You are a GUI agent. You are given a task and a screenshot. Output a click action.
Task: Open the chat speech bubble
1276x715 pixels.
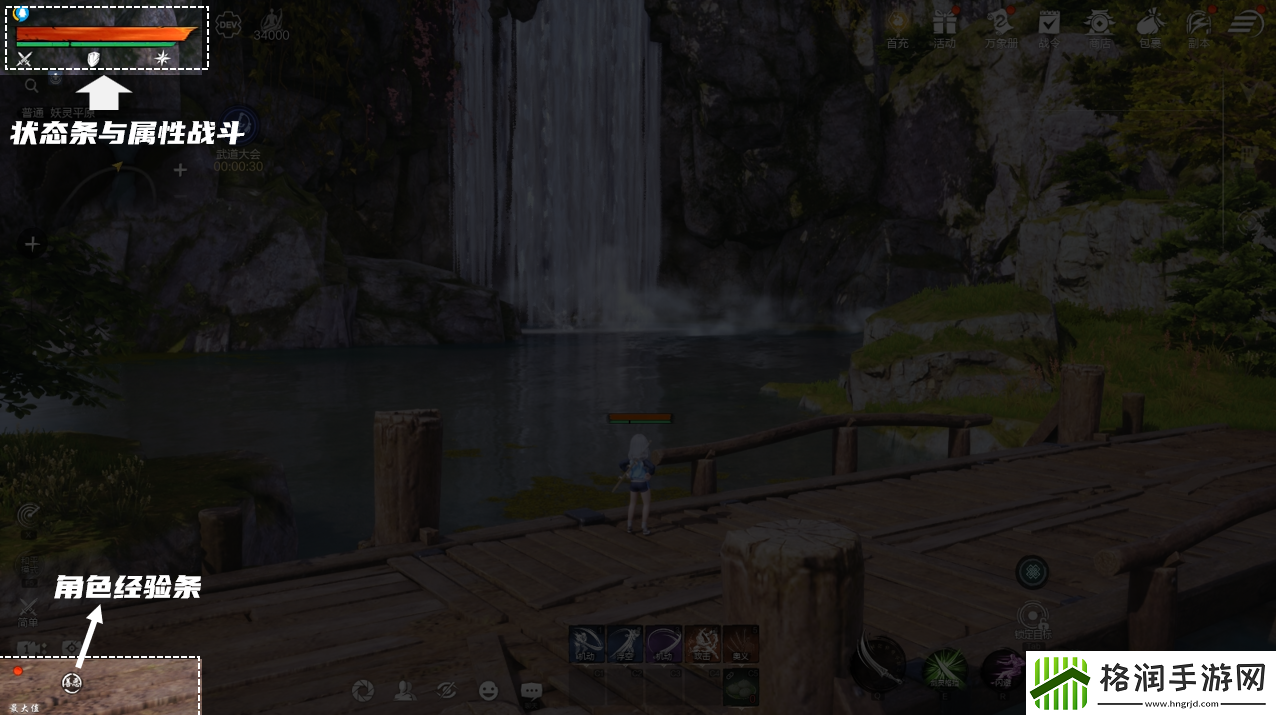click(531, 690)
